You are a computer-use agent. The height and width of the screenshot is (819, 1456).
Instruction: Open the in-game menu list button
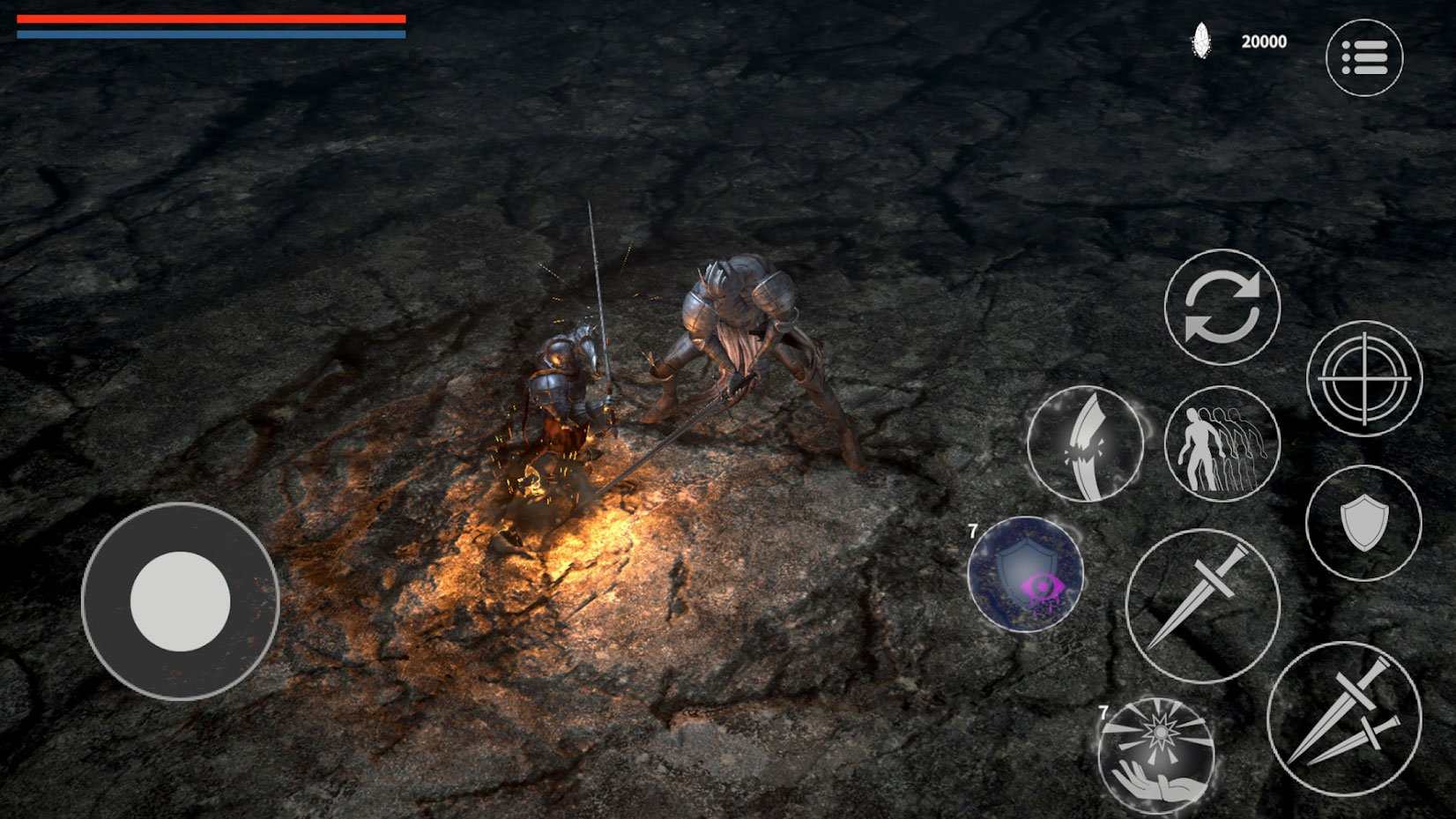[x=1363, y=56]
